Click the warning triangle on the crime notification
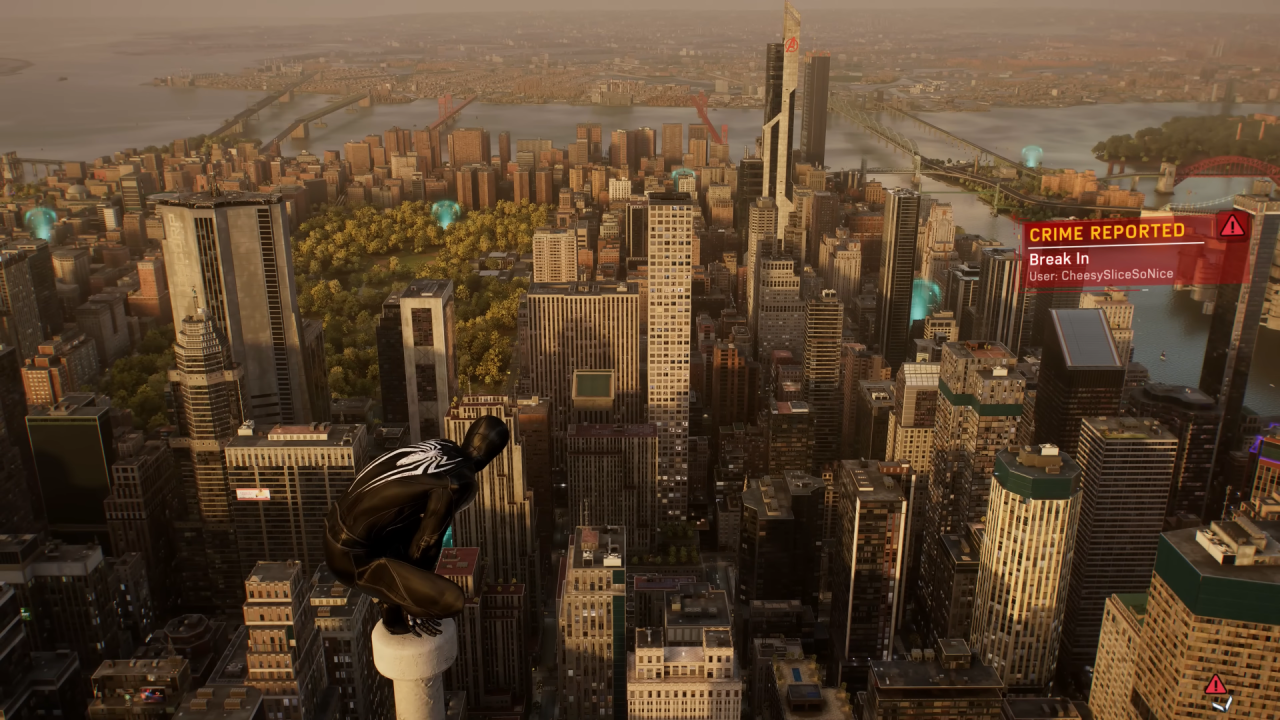Screen dimensions: 1280x720 1232,227
